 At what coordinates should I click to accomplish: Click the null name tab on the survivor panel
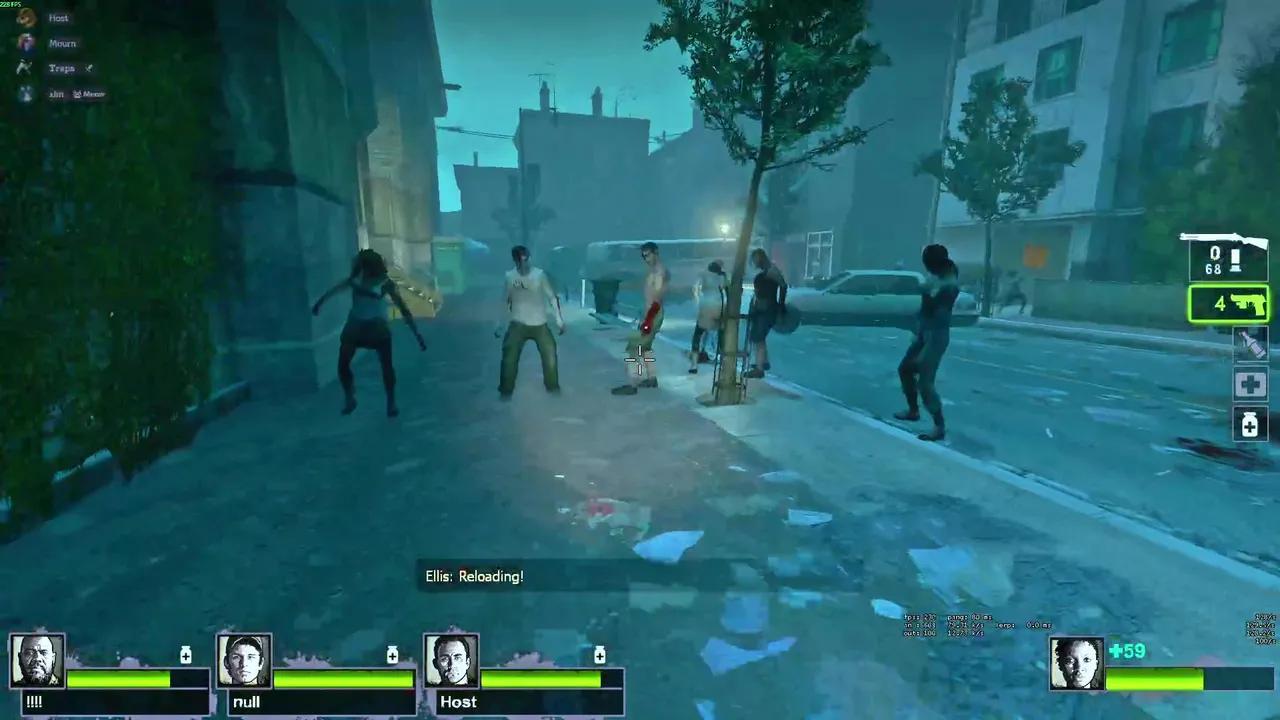coord(246,702)
